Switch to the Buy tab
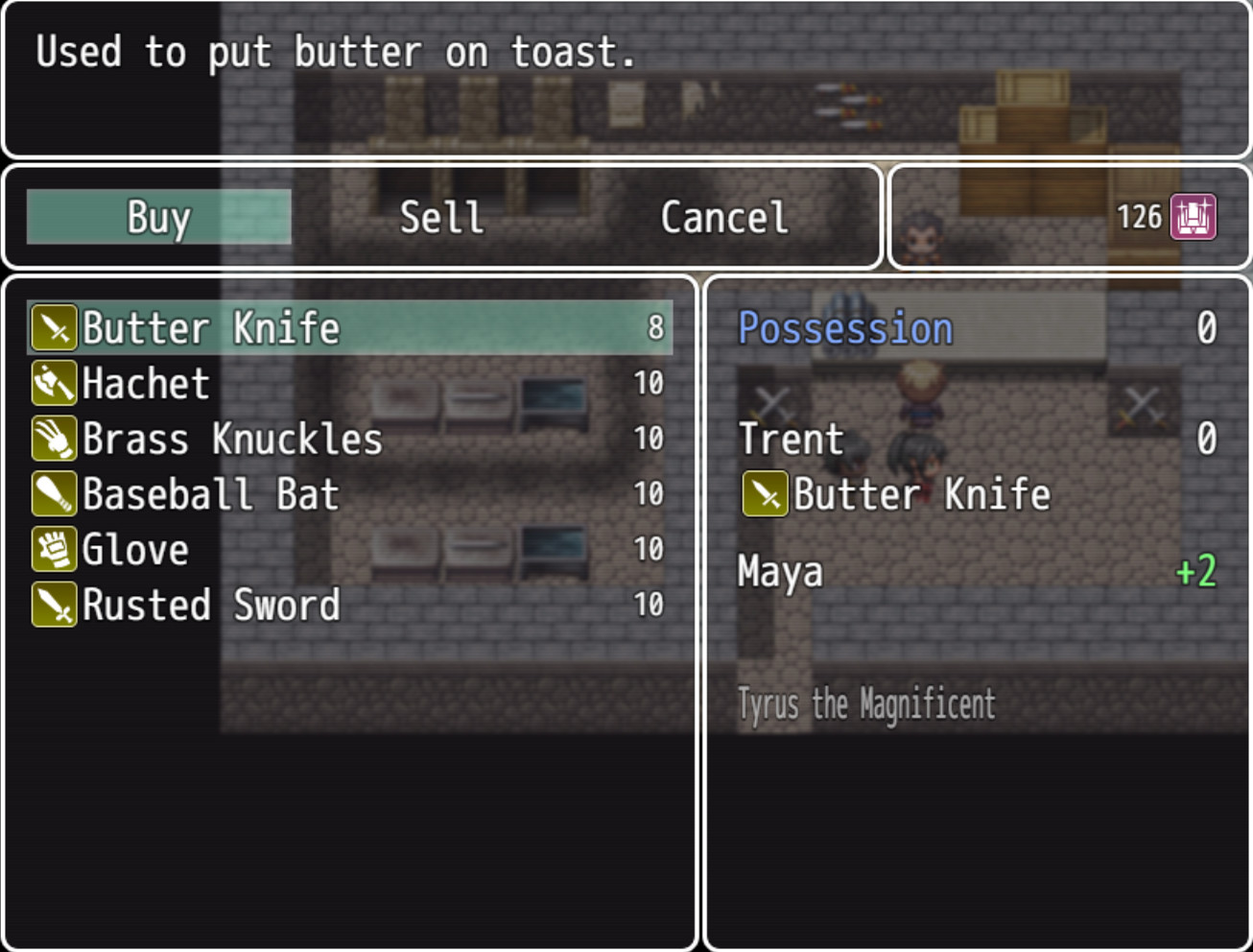 pos(156,217)
